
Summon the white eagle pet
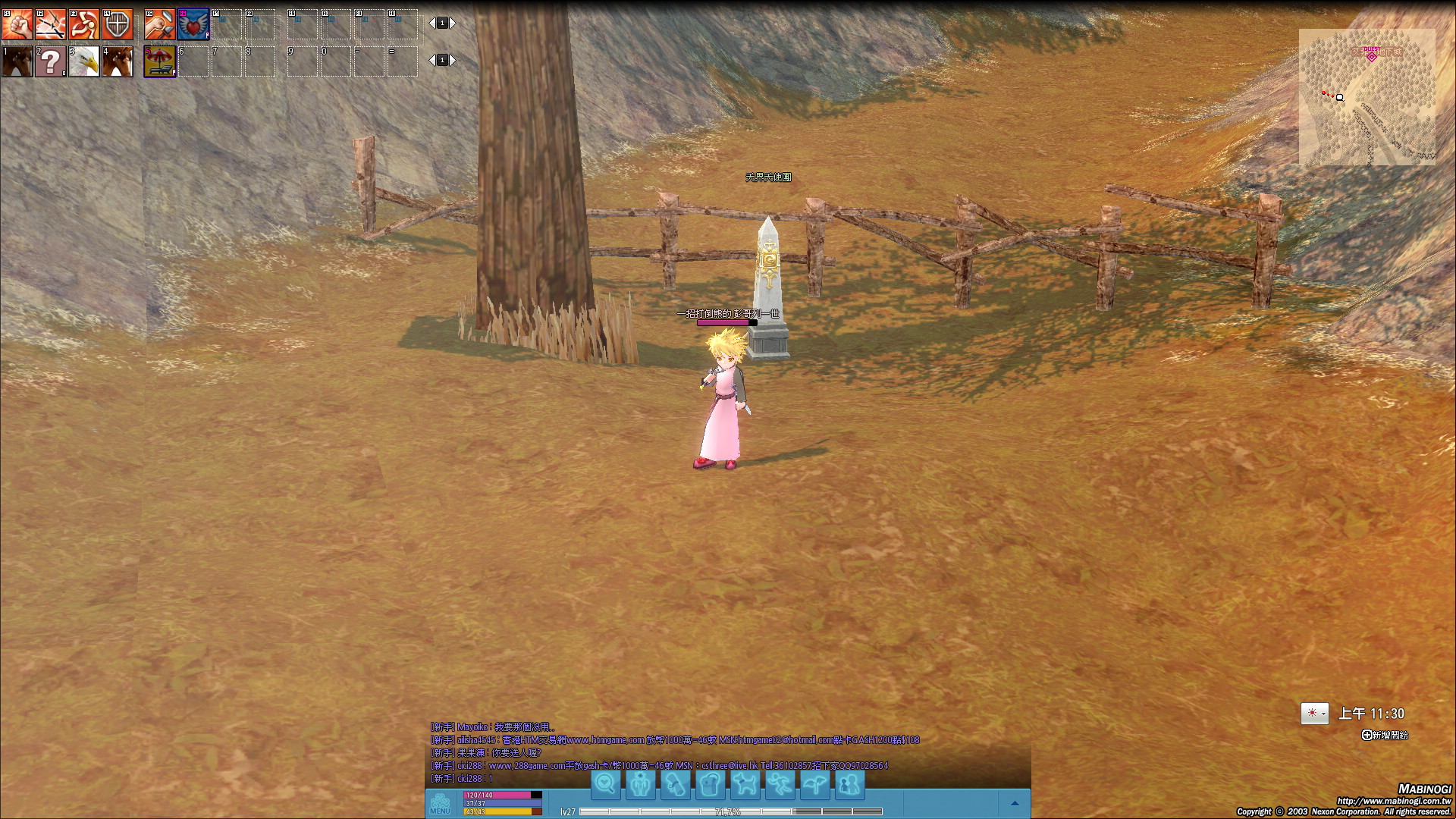[x=84, y=61]
